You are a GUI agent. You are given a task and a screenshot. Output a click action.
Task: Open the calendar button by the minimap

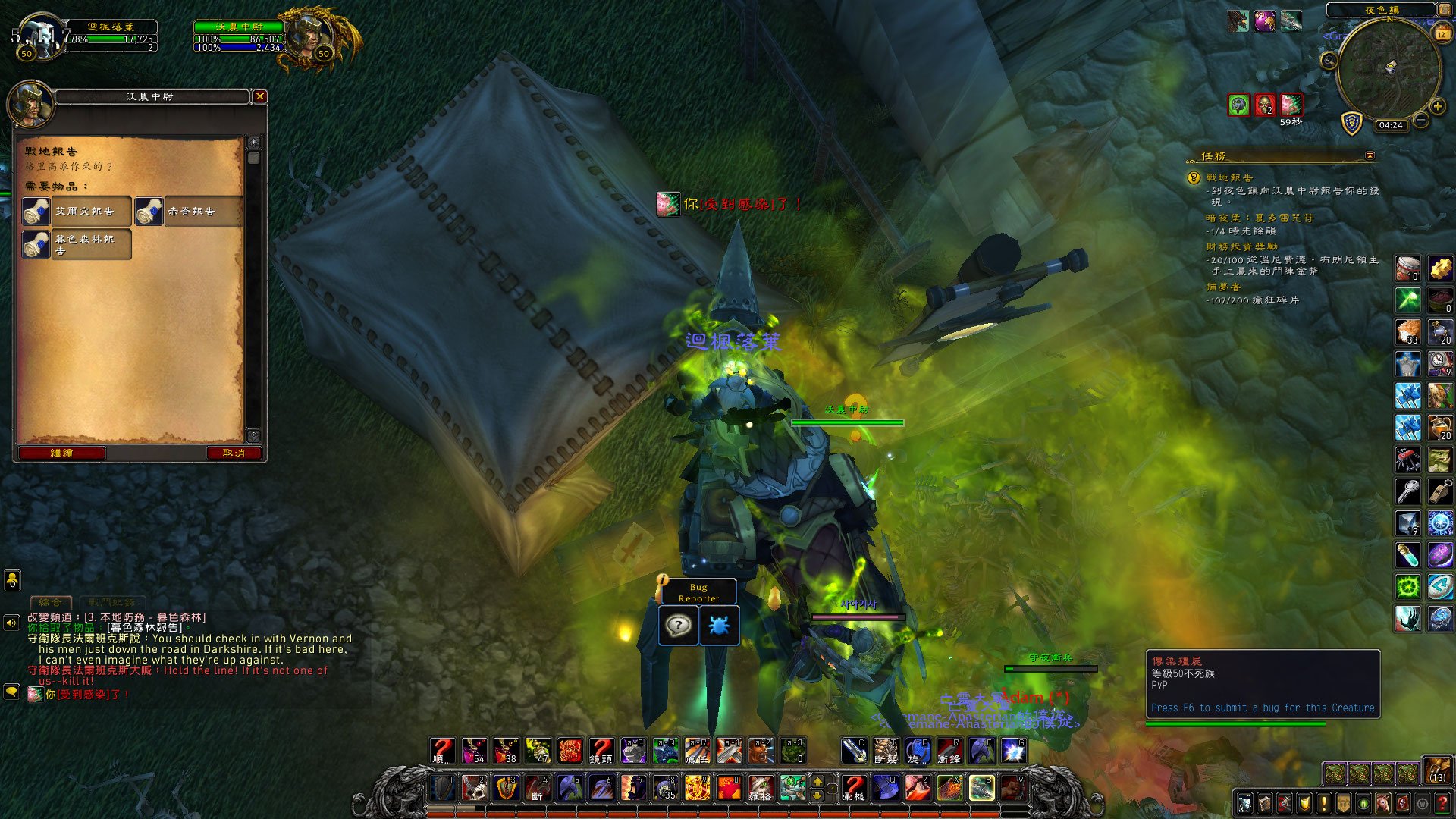point(1442,34)
